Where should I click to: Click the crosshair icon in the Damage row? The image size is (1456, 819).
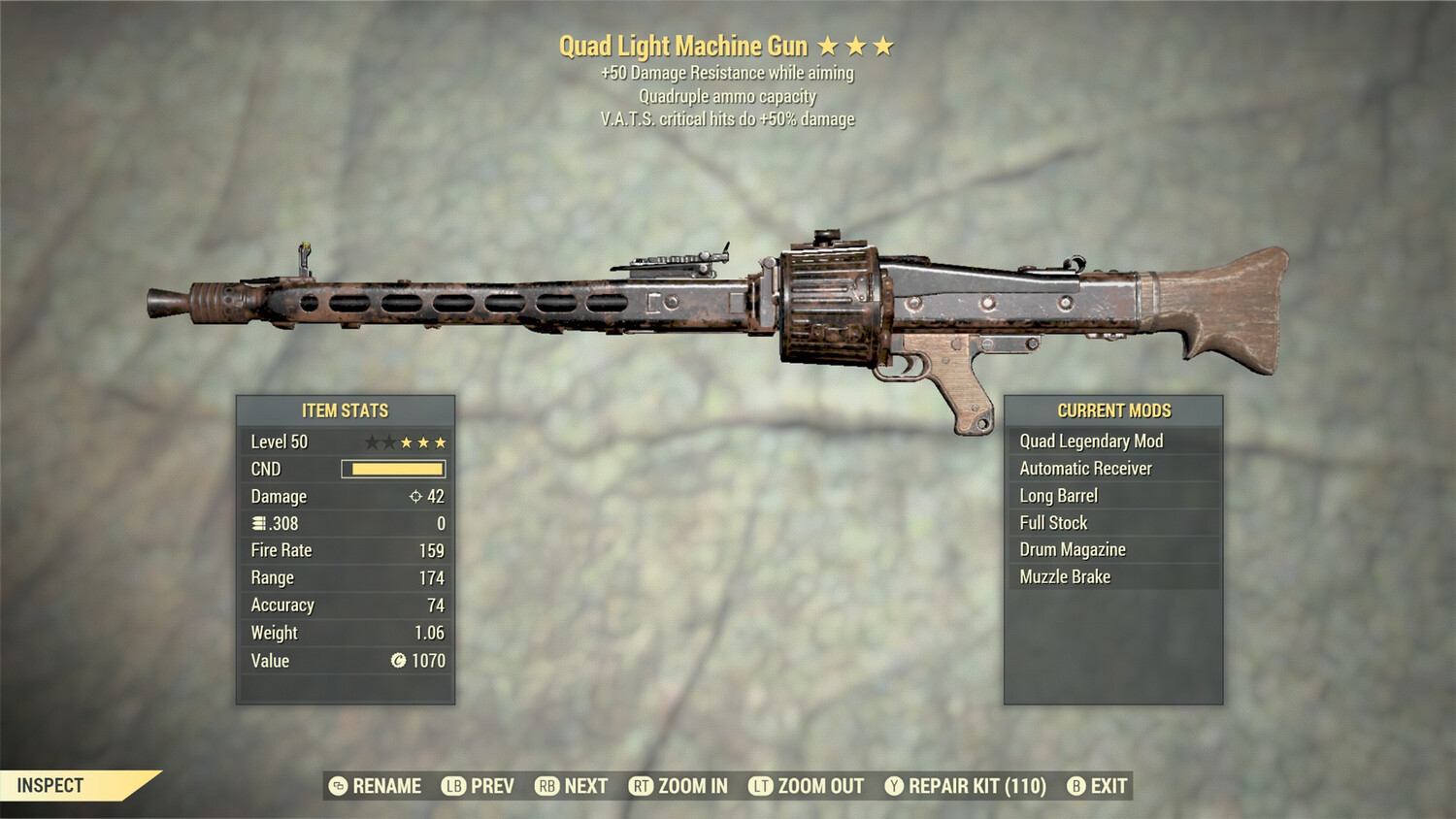tap(417, 497)
